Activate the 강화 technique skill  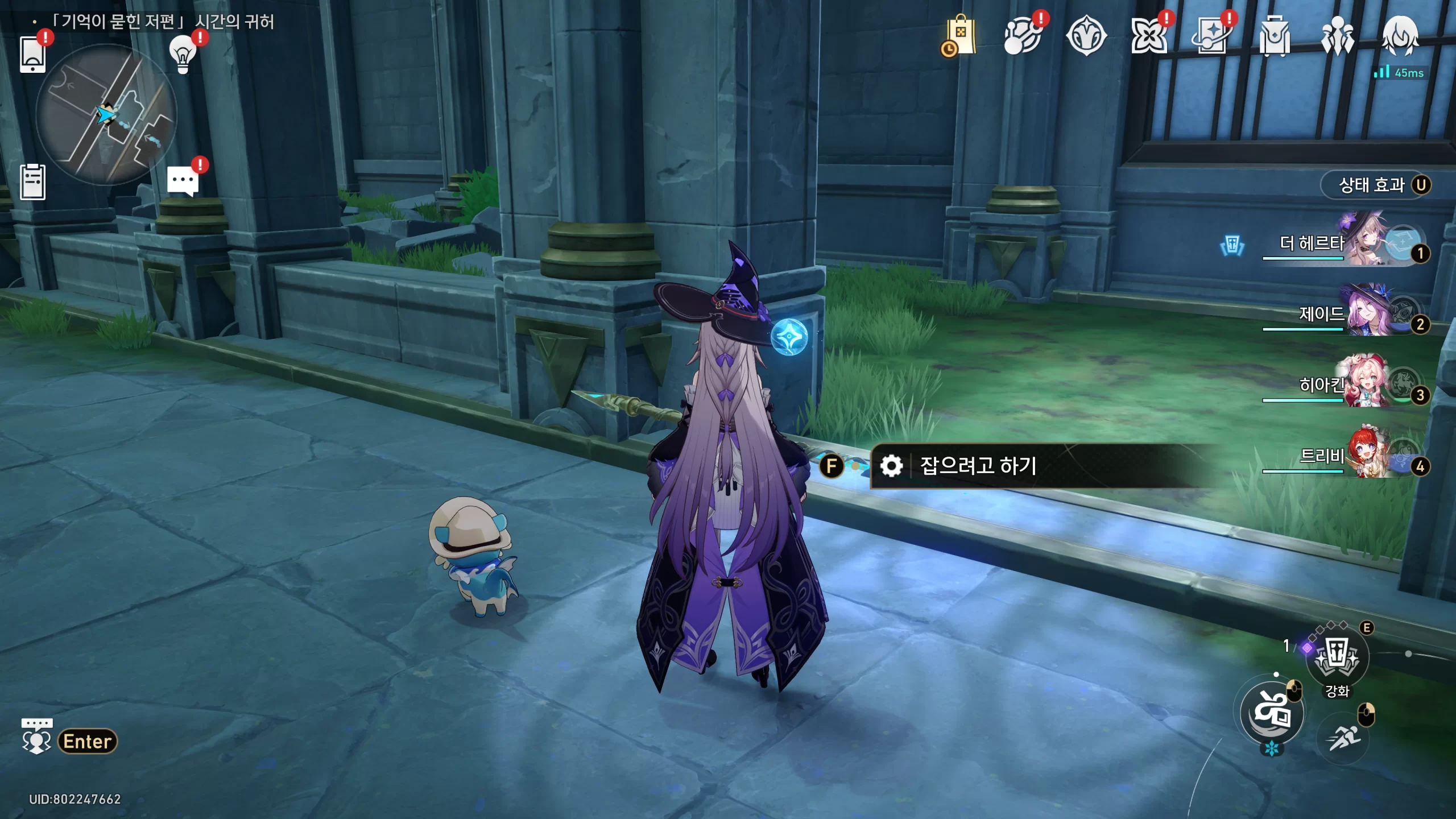coord(1337,657)
